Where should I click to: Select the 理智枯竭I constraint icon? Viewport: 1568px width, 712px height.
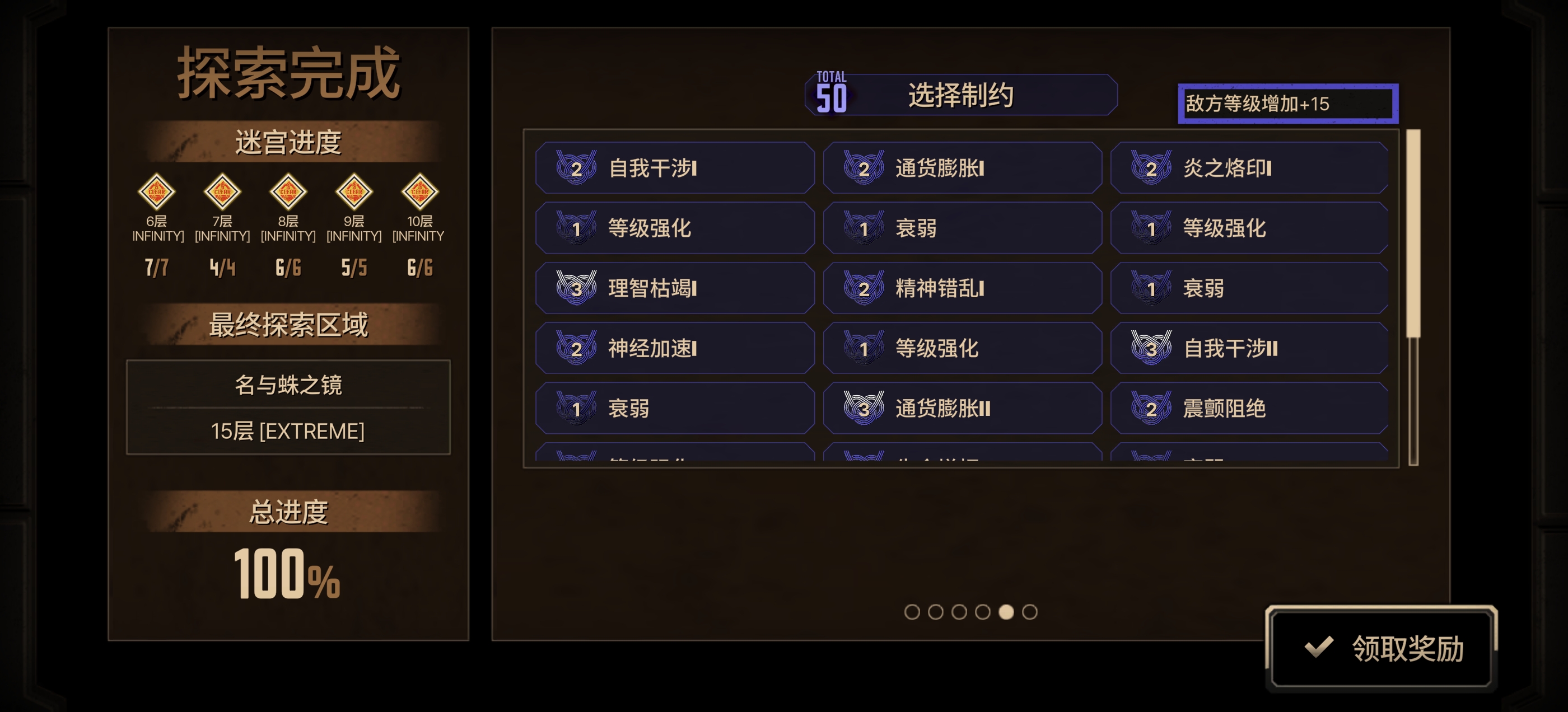click(575, 288)
